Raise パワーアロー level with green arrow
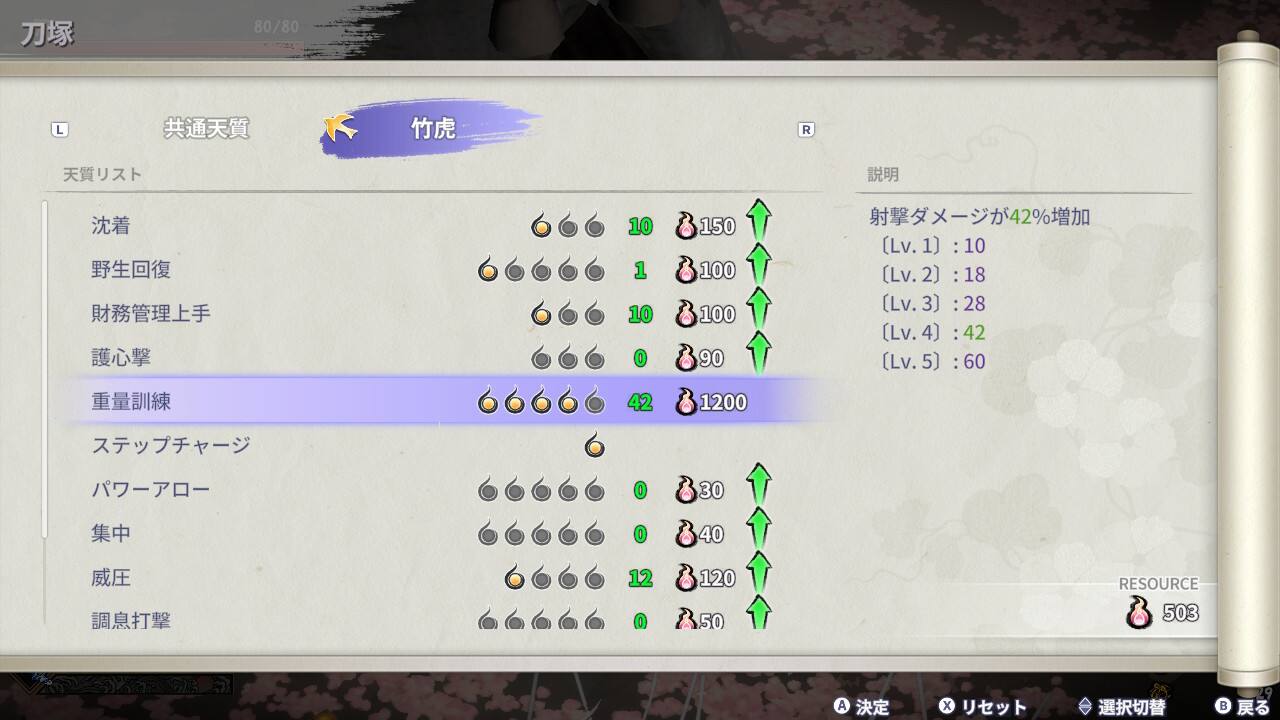The width and height of the screenshot is (1280, 720). 759,487
